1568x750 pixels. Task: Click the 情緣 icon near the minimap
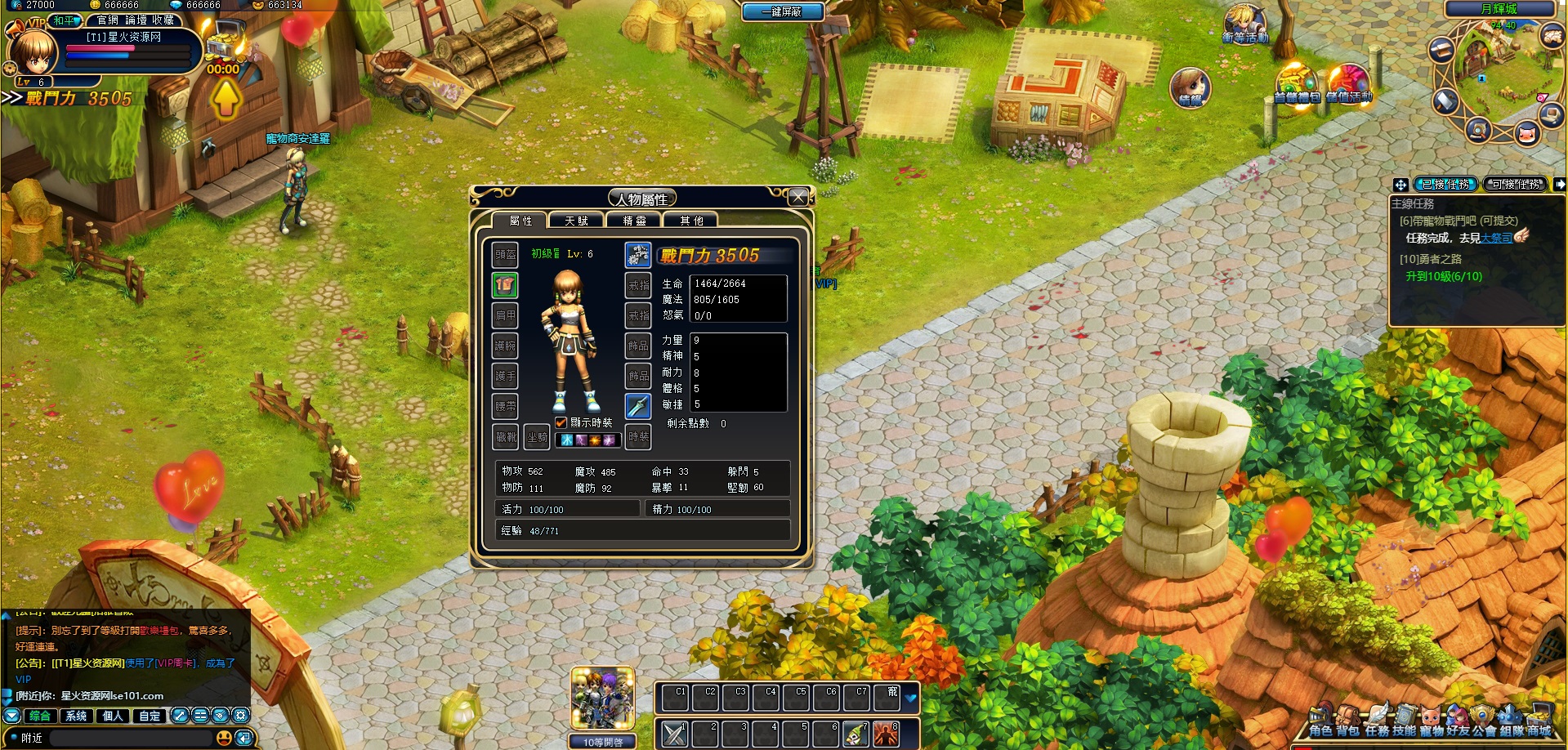1191,86
